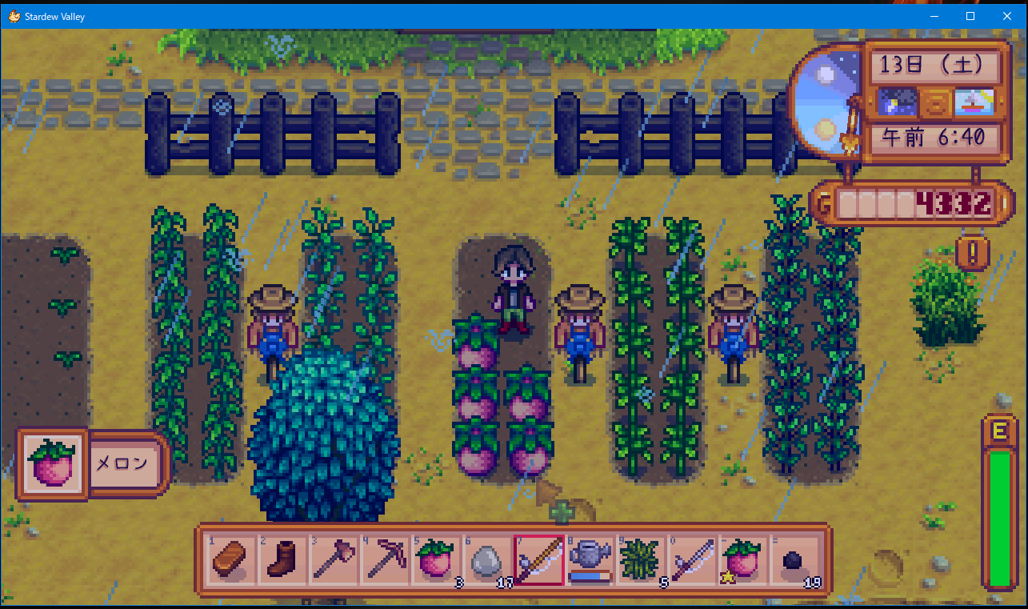Screen dimensions: 1028x609
Task: Minimize the Stardew Valley window
Action: (933, 16)
